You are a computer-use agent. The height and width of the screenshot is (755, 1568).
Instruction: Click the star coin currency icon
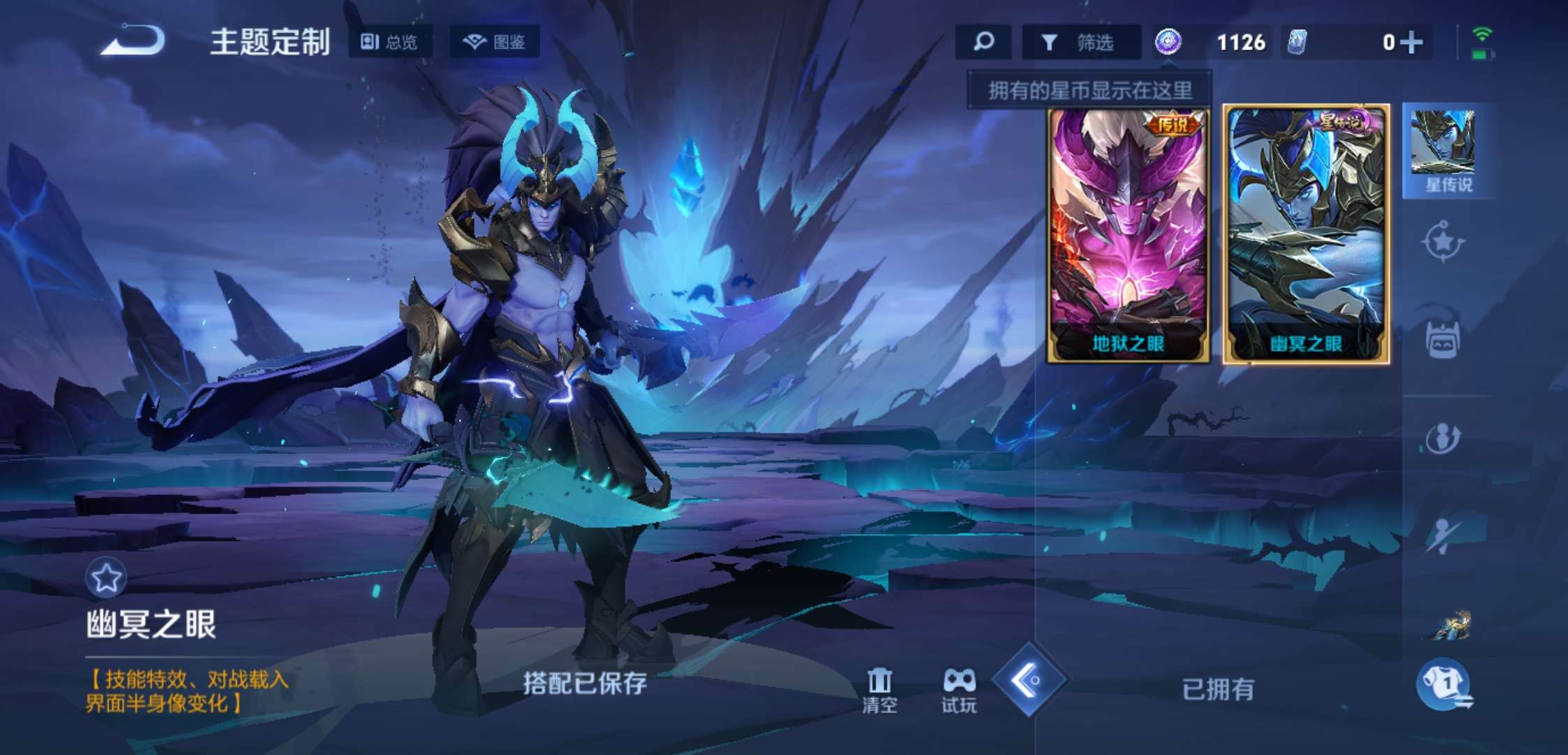pos(1168,42)
